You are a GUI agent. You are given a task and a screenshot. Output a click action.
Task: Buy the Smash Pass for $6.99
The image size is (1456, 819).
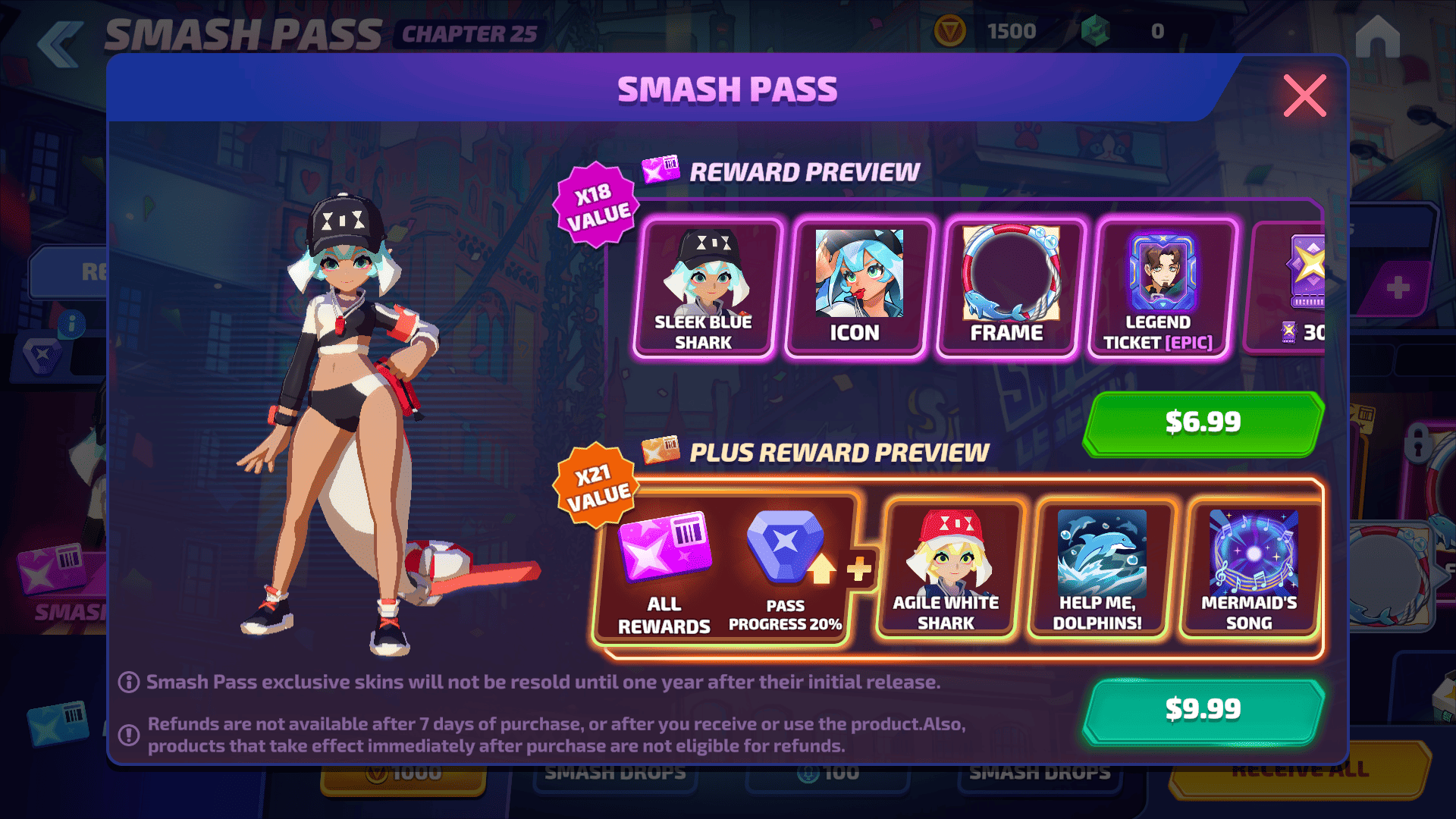point(1203,423)
